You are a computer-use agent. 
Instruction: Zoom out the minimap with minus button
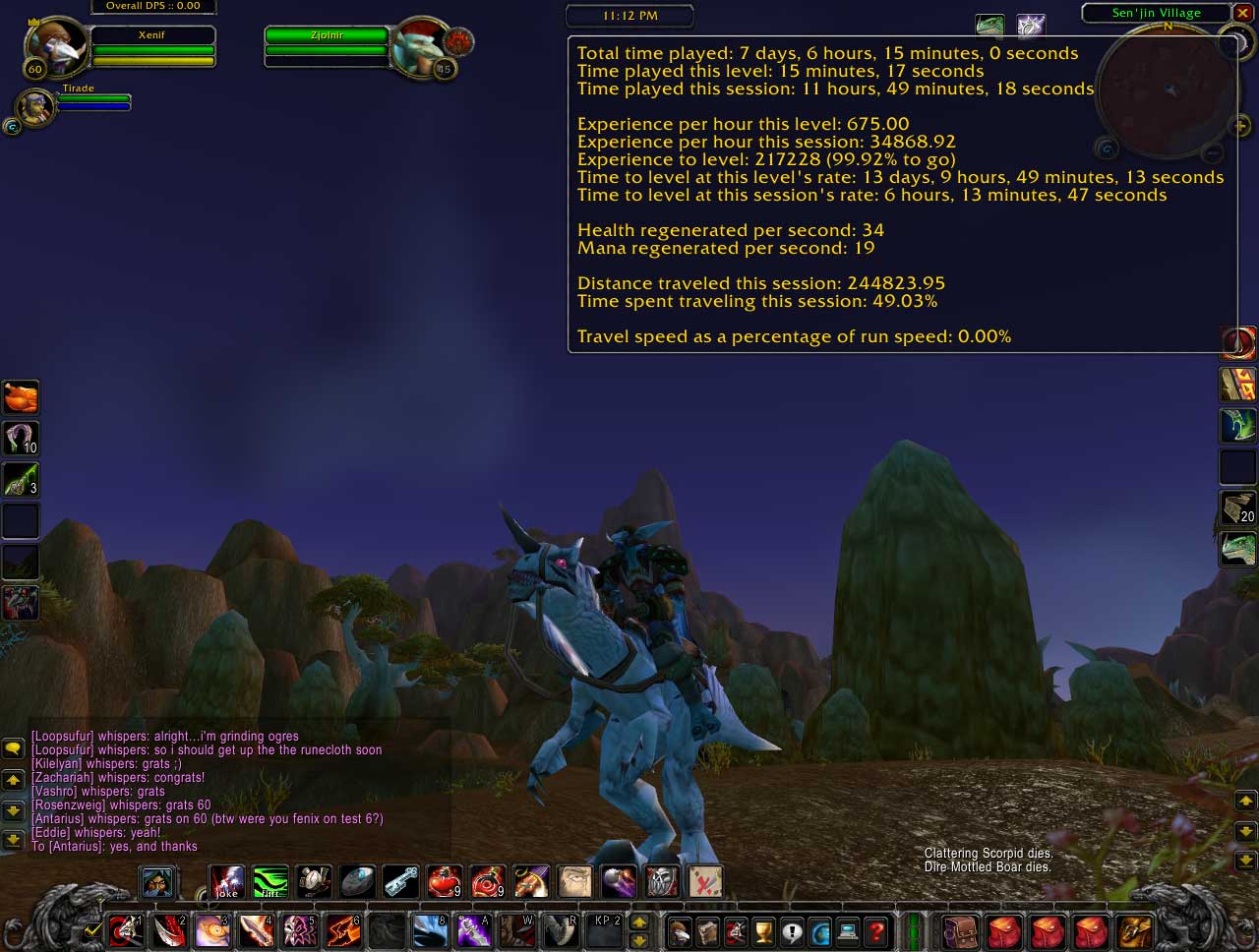(1213, 153)
